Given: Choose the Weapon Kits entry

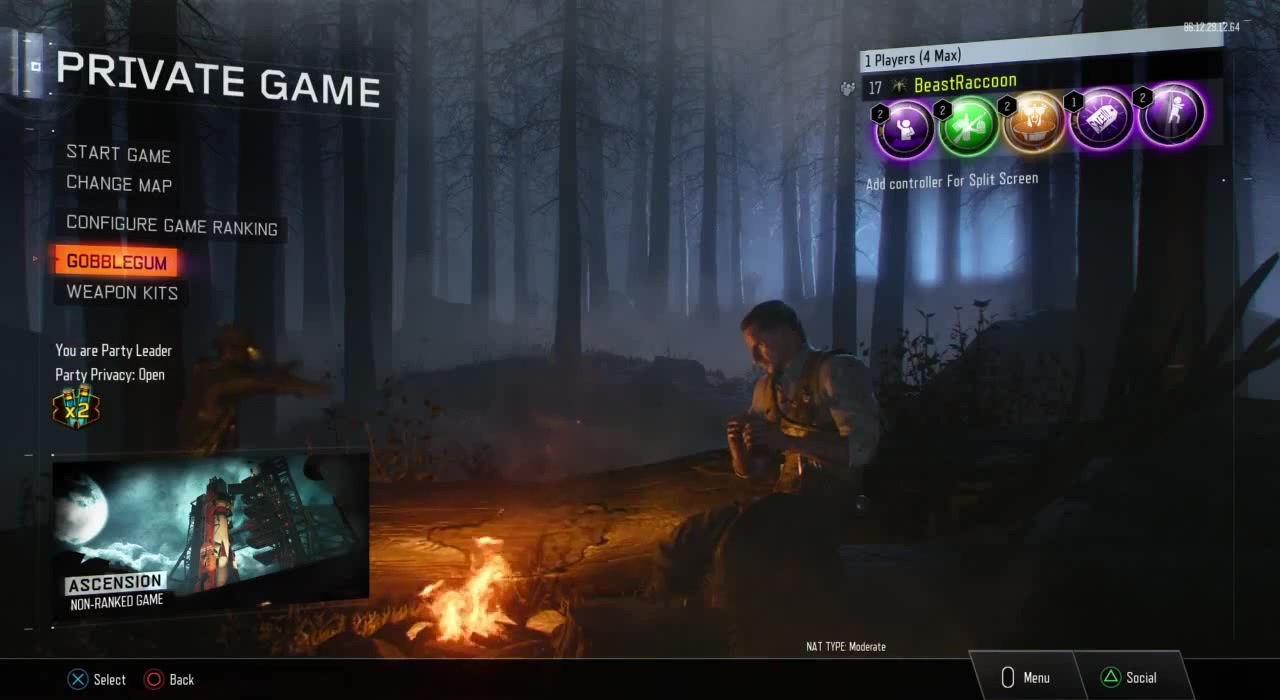Looking at the screenshot, I should 122,292.
